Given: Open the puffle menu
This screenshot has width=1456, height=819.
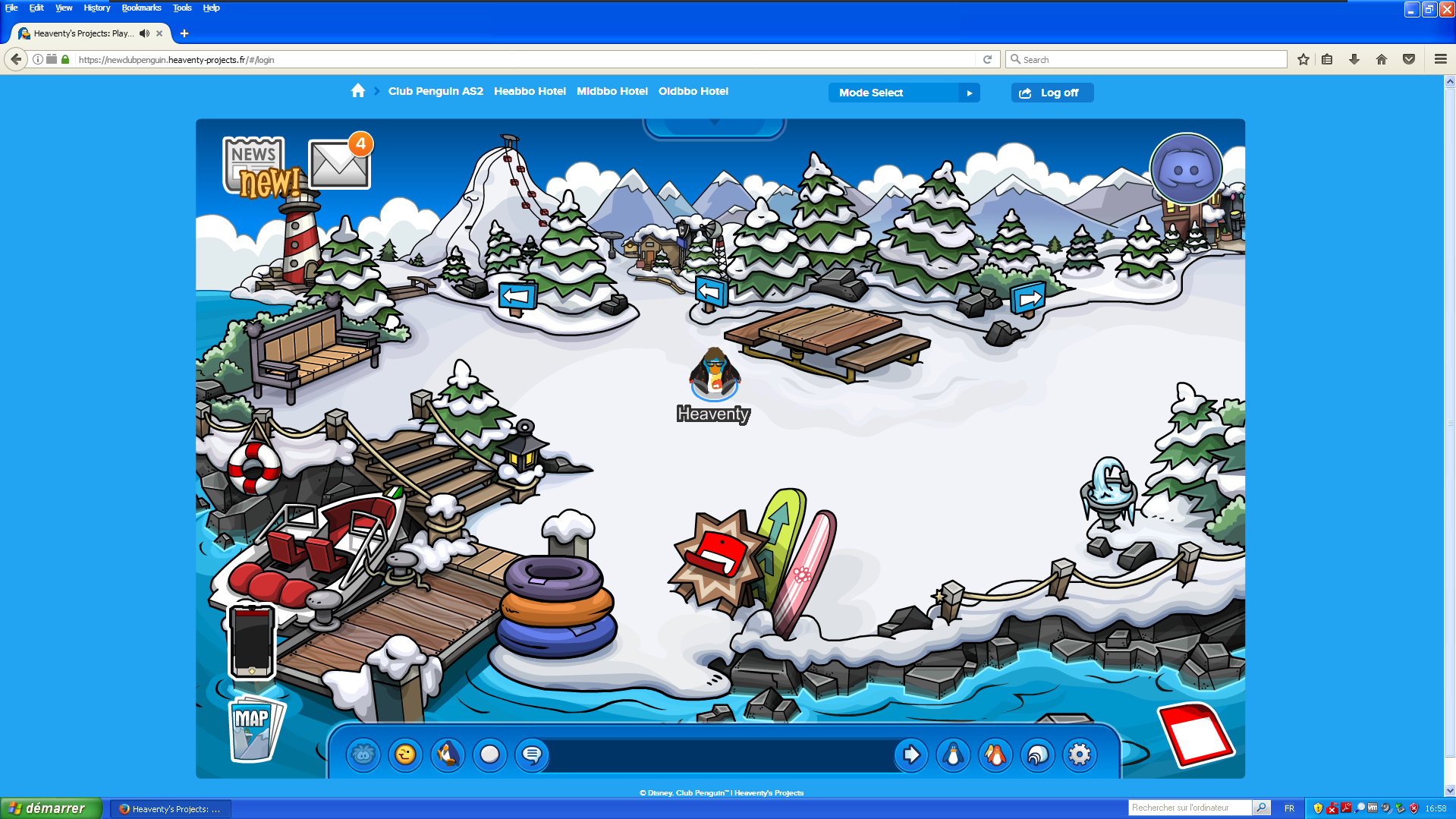Looking at the screenshot, I should (x=363, y=755).
